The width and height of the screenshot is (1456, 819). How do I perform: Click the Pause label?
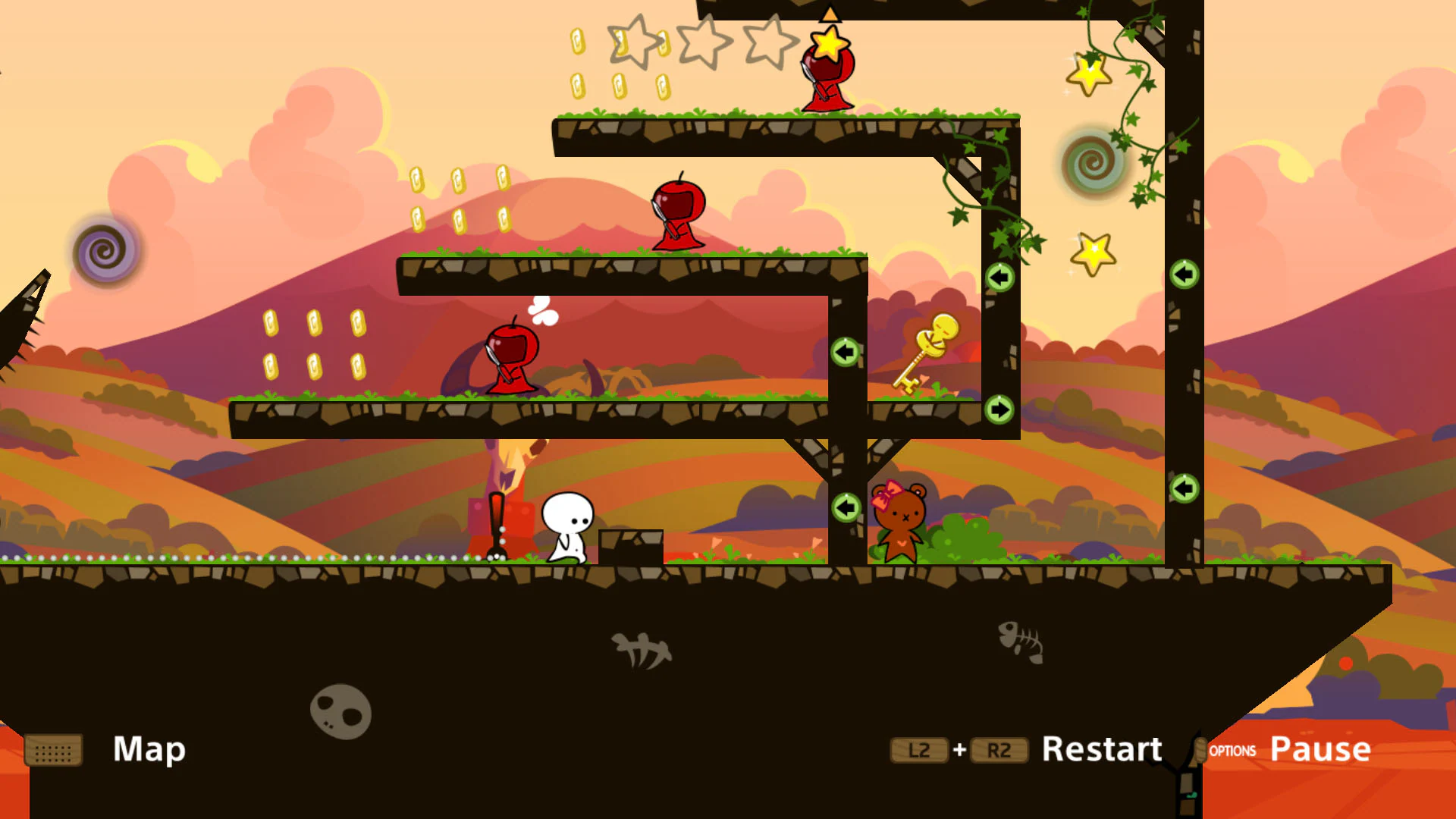click(1319, 749)
